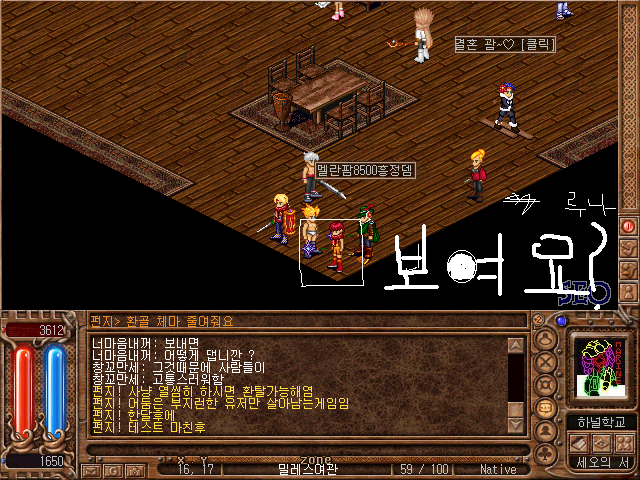
Task: Open the character profile round button
Action: [546, 341]
